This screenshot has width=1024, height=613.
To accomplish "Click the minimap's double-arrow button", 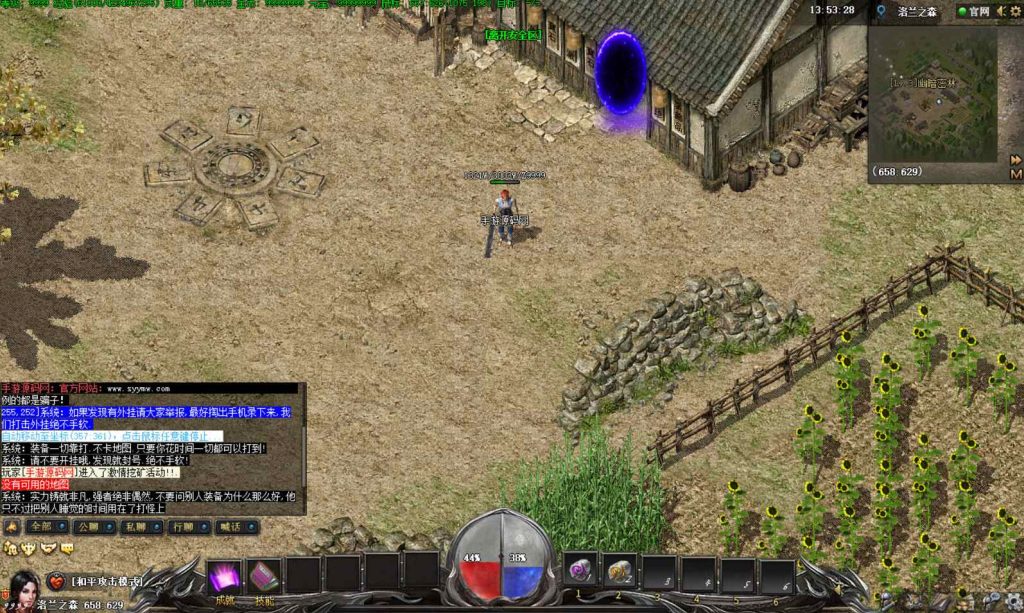I will click(1015, 159).
